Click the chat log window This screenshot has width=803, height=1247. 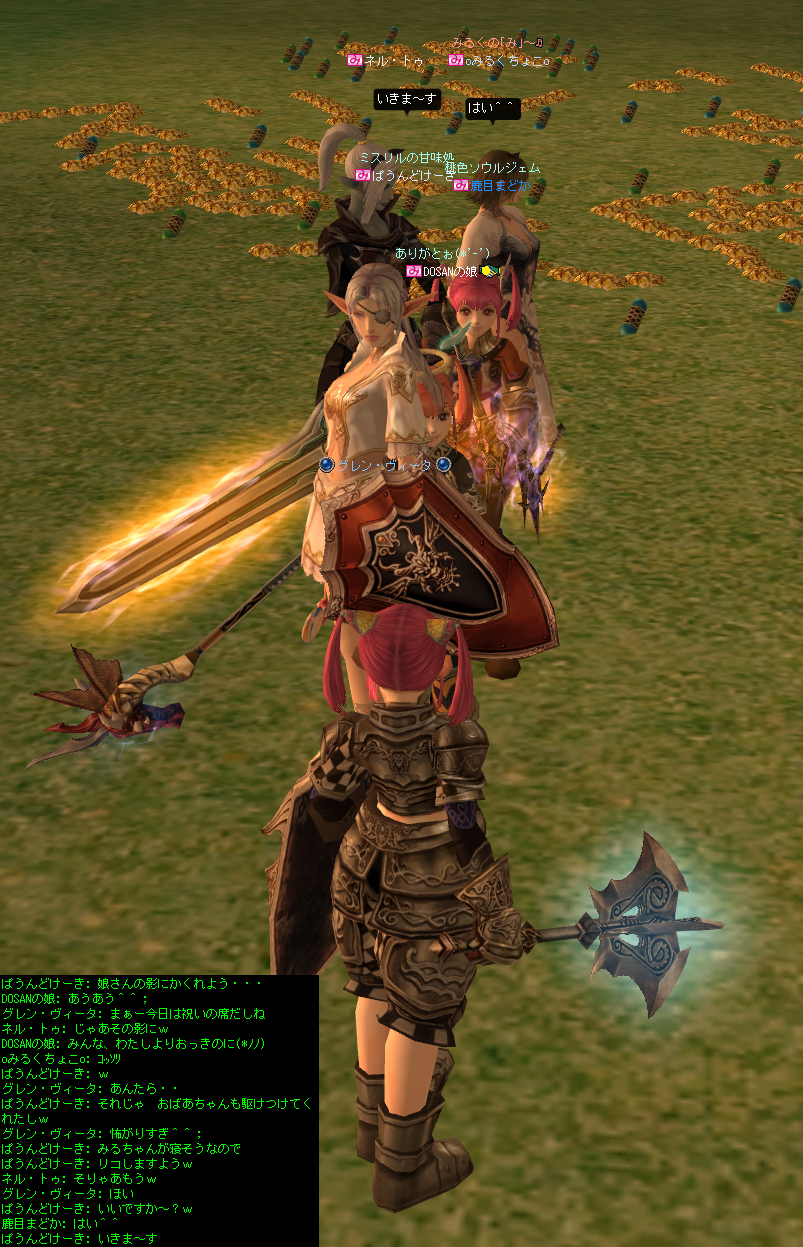coord(159,1110)
